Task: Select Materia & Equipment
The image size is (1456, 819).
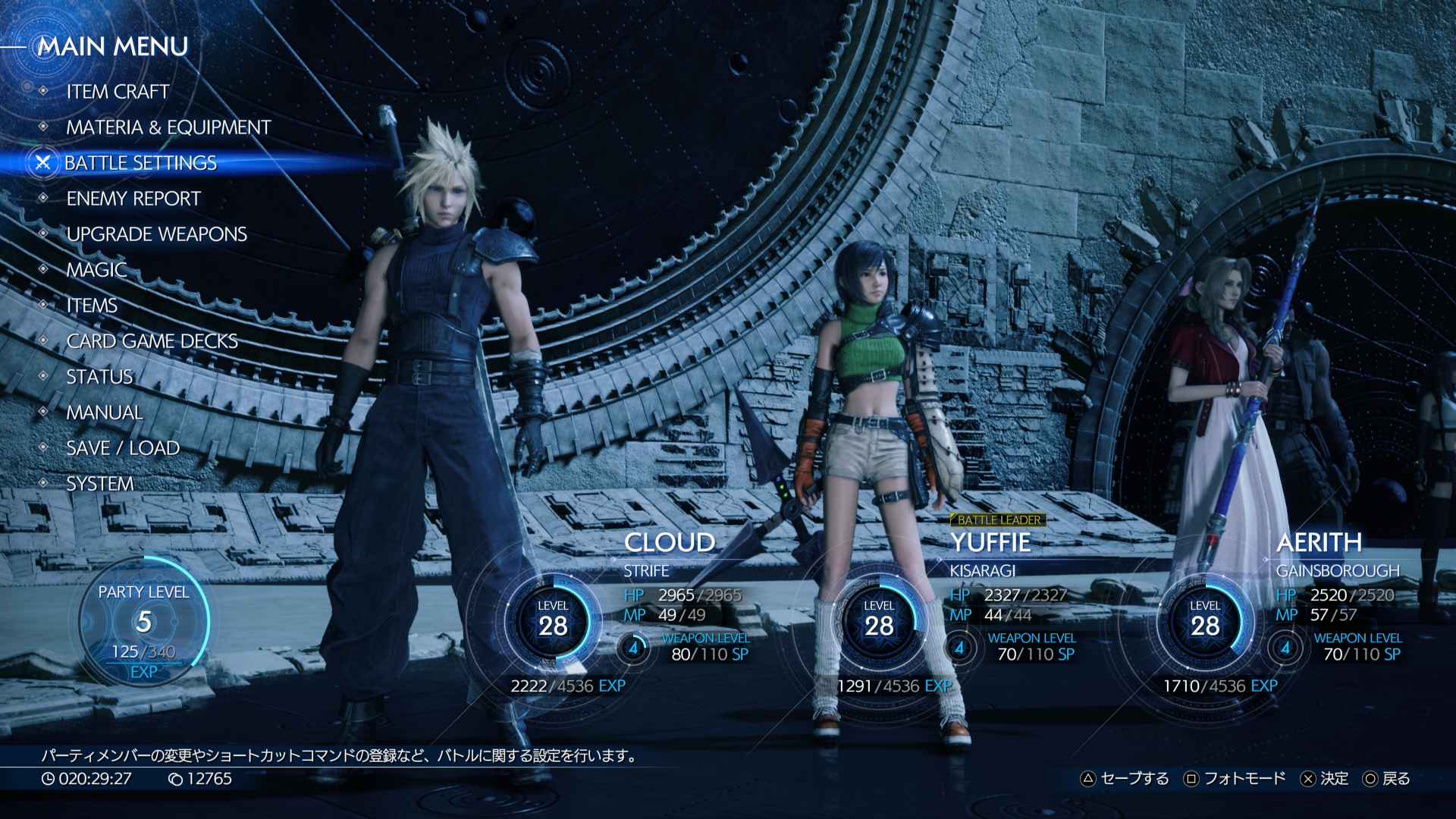Action: [168, 127]
